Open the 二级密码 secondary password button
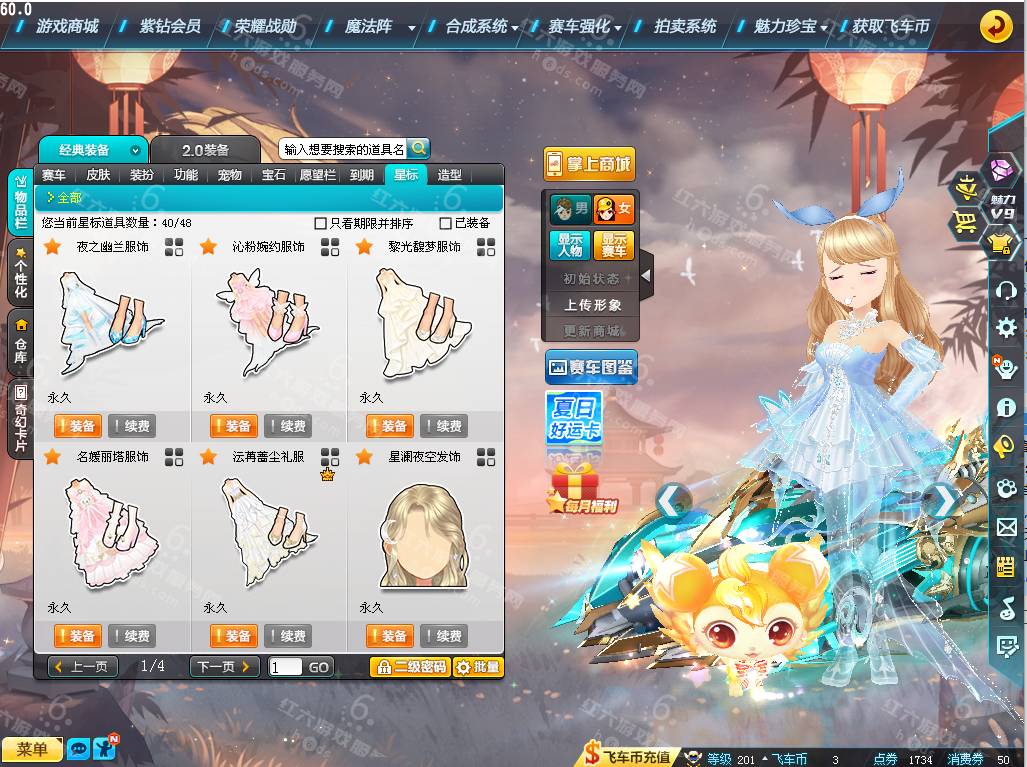The width and height of the screenshot is (1027, 767). point(409,667)
